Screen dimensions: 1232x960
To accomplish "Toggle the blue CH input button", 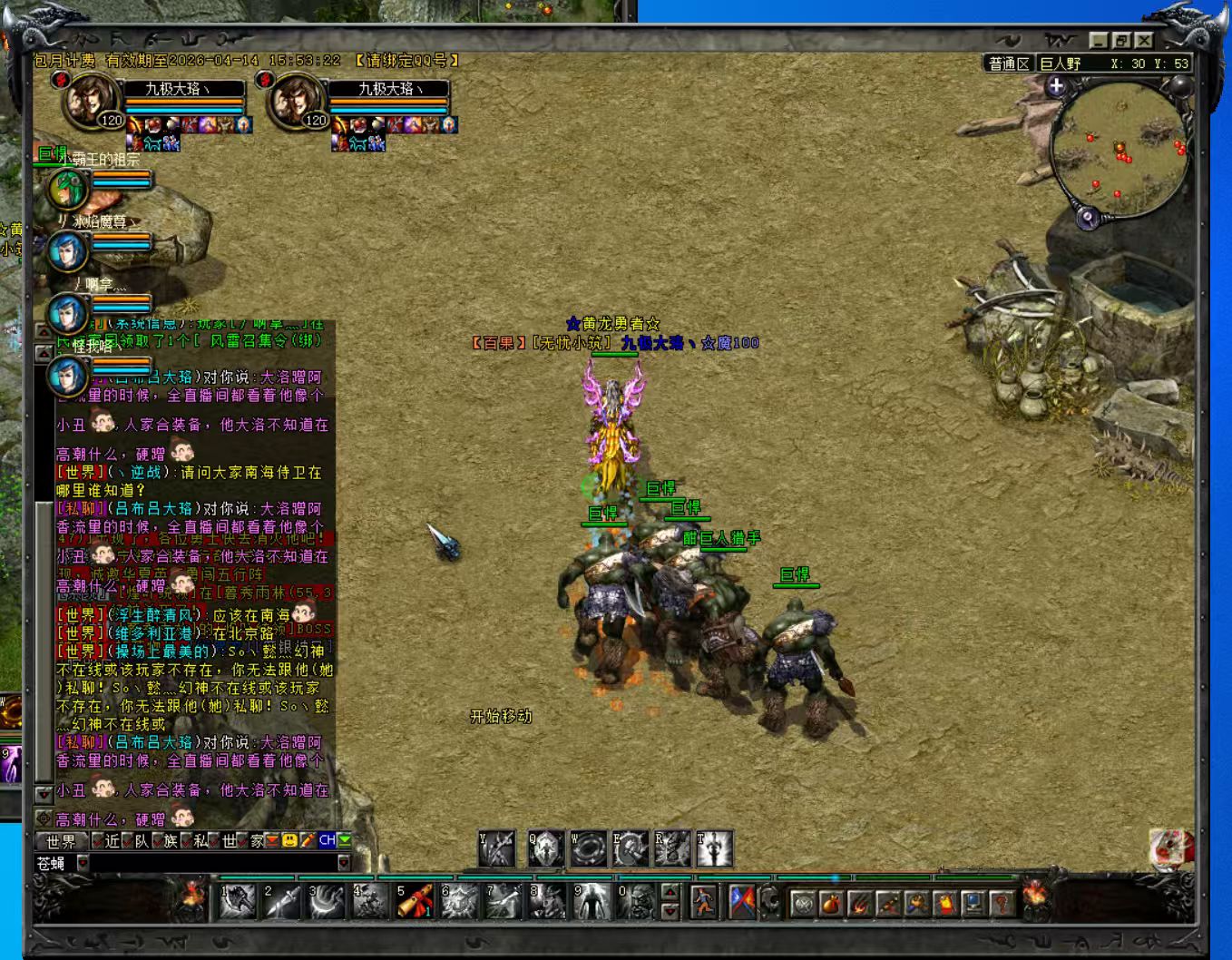I will (x=328, y=841).
